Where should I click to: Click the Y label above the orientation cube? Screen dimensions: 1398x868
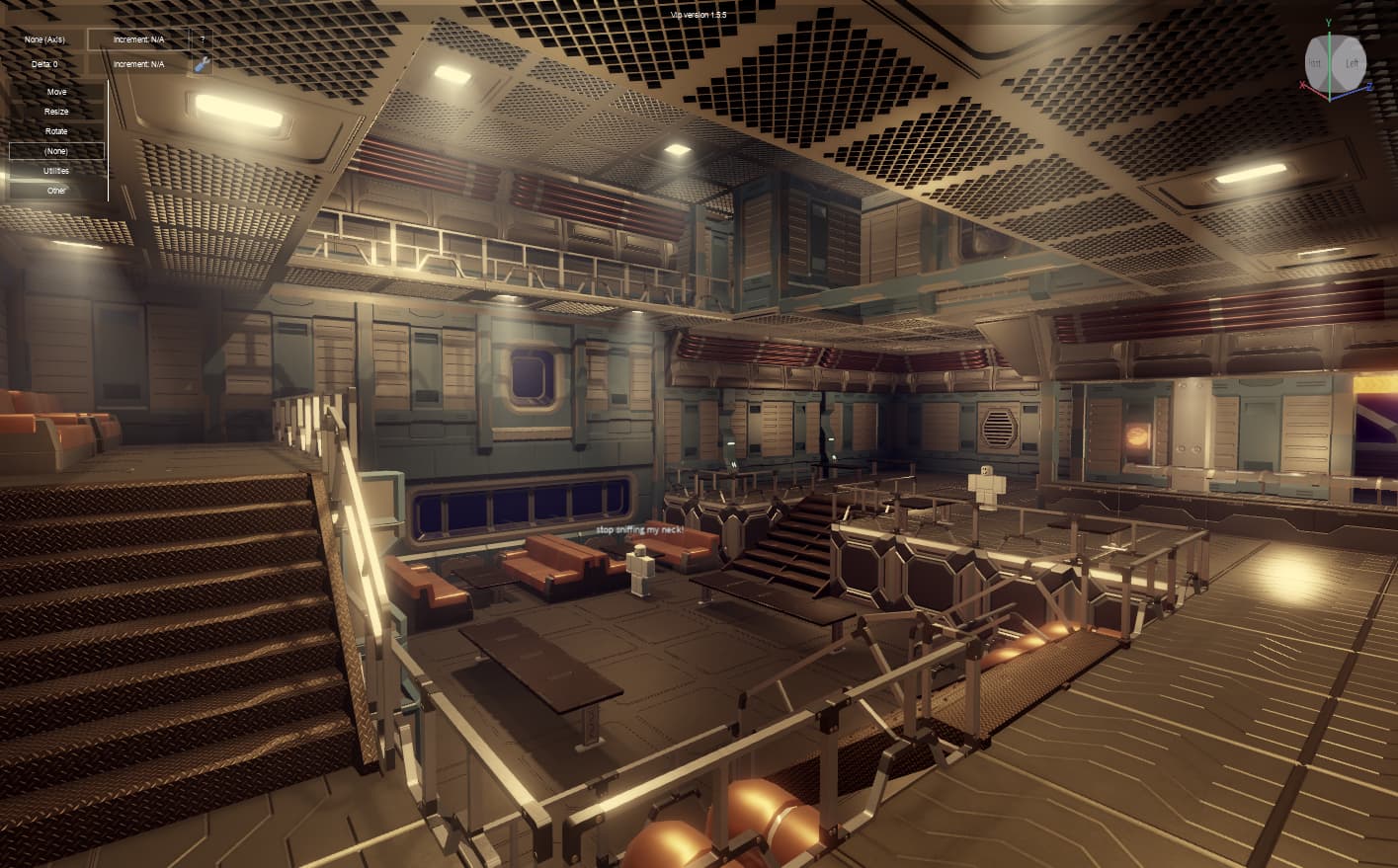coord(1329,22)
